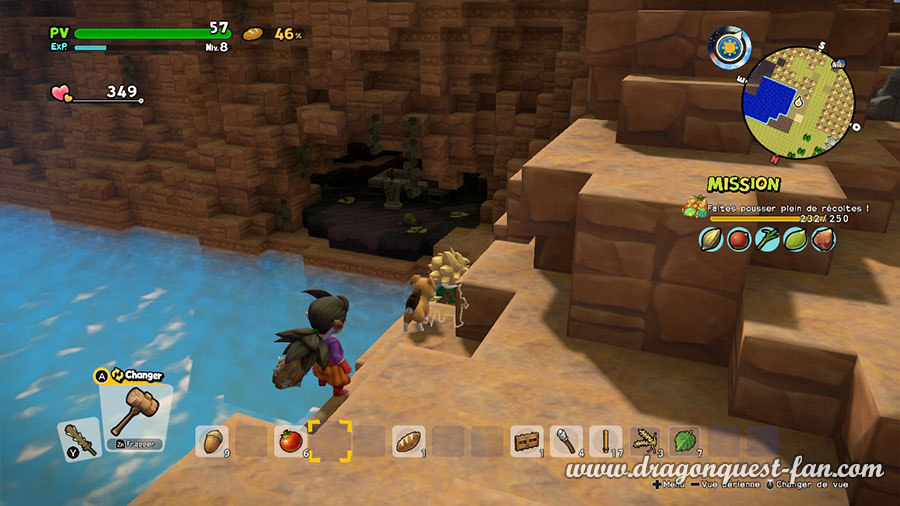900x506 pixels.
Task: Select the green leaf hotbar slot
Action: pos(684,441)
